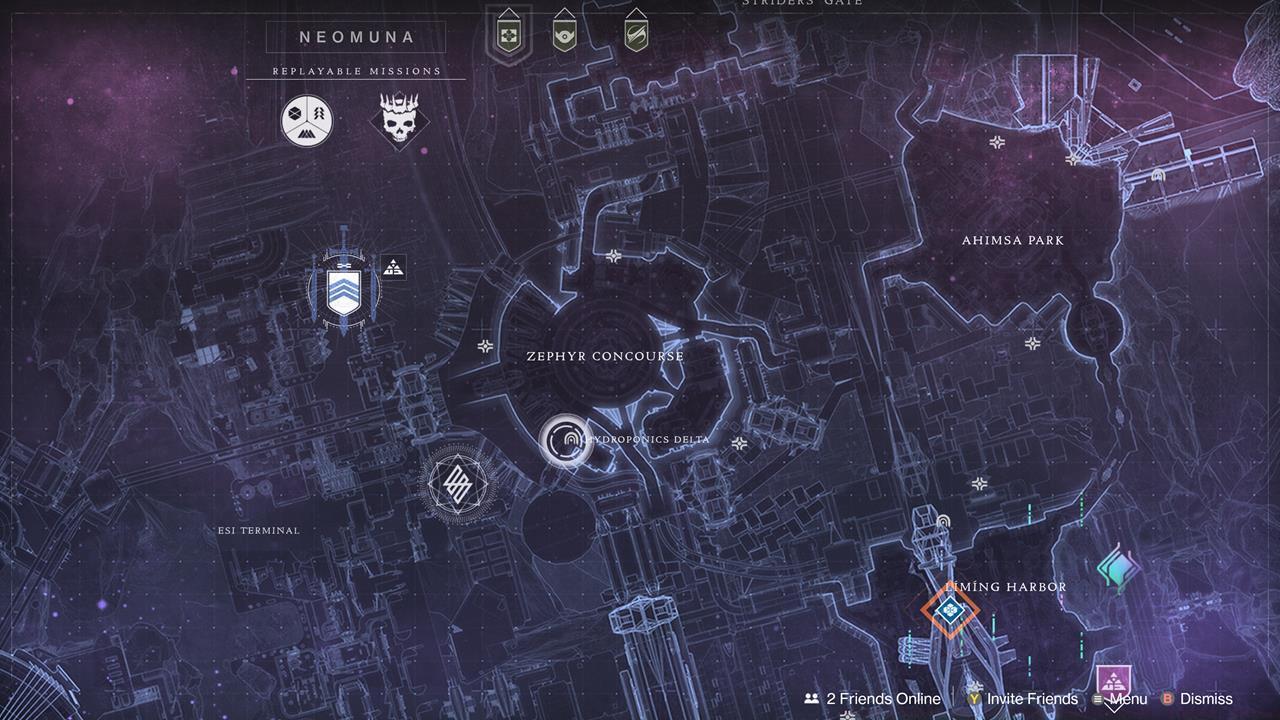Open the teal layered diamond marker
Viewport: 1280px width, 720px height.
click(1117, 568)
